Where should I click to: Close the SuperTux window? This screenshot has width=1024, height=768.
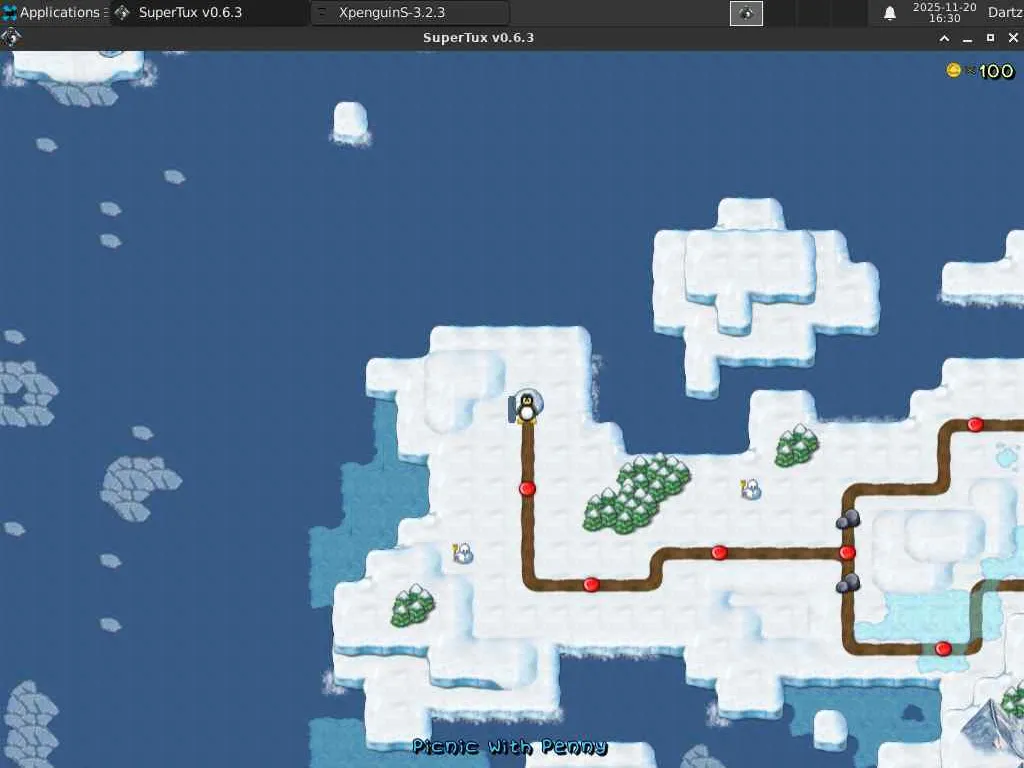coord(1012,38)
